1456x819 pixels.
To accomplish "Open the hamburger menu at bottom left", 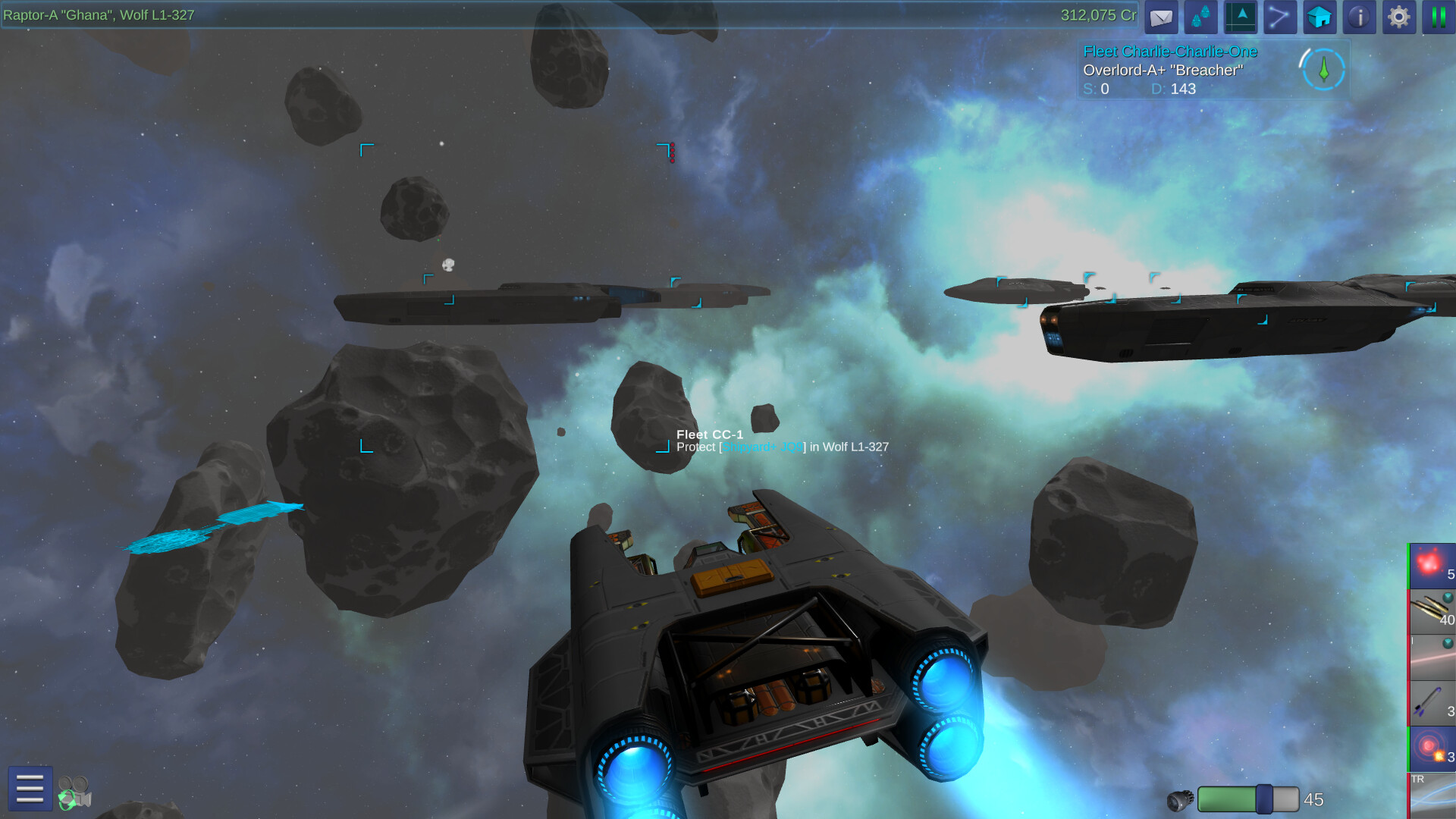I will [29, 789].
